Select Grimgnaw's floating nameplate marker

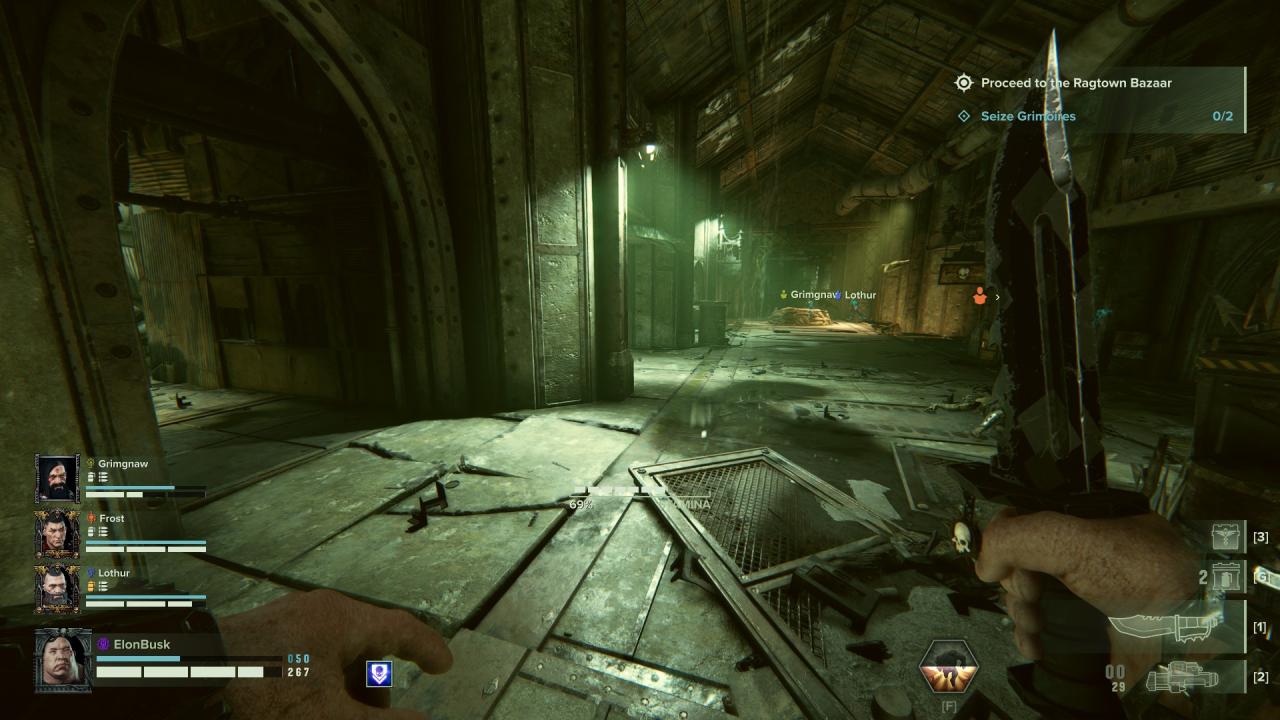811,295
